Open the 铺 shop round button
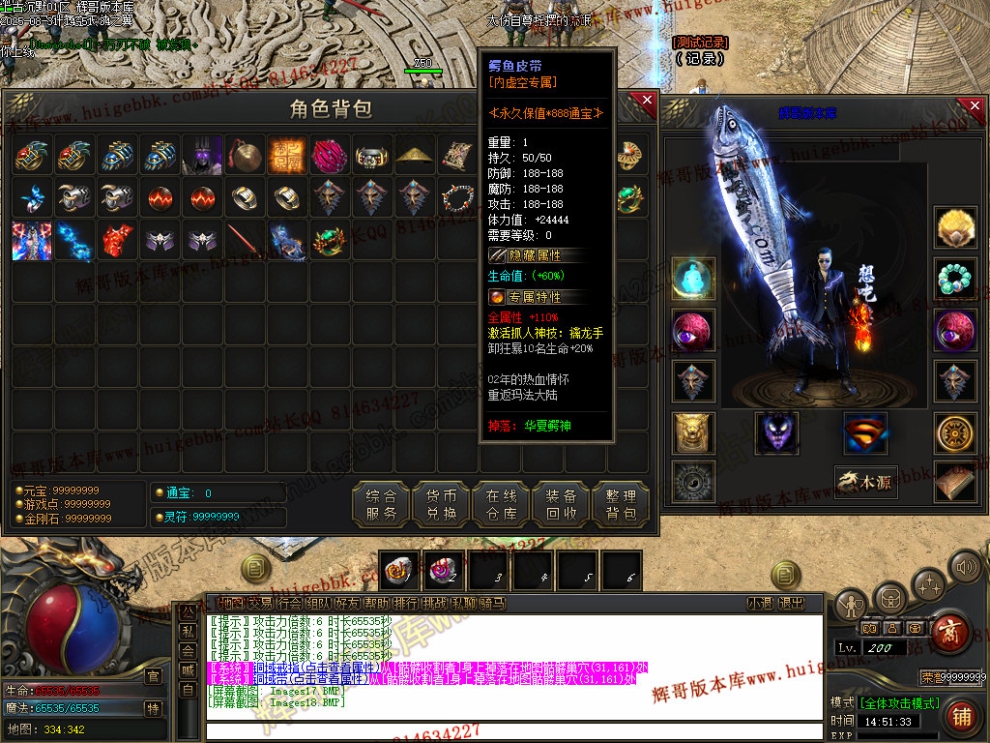 [x=962, y=716]
